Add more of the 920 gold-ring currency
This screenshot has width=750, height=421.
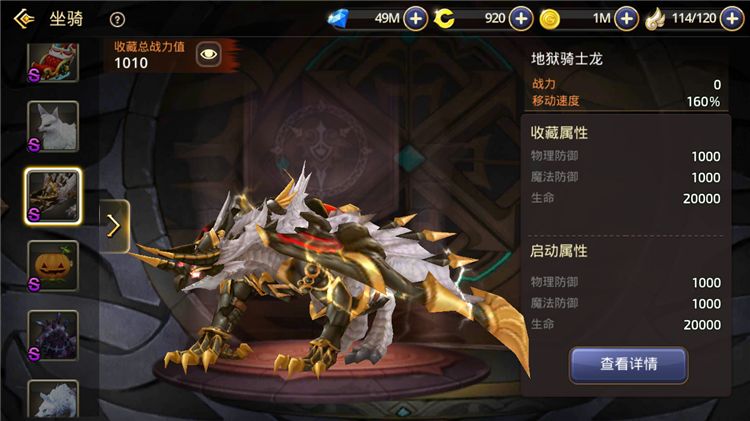(x=521, y=18)
